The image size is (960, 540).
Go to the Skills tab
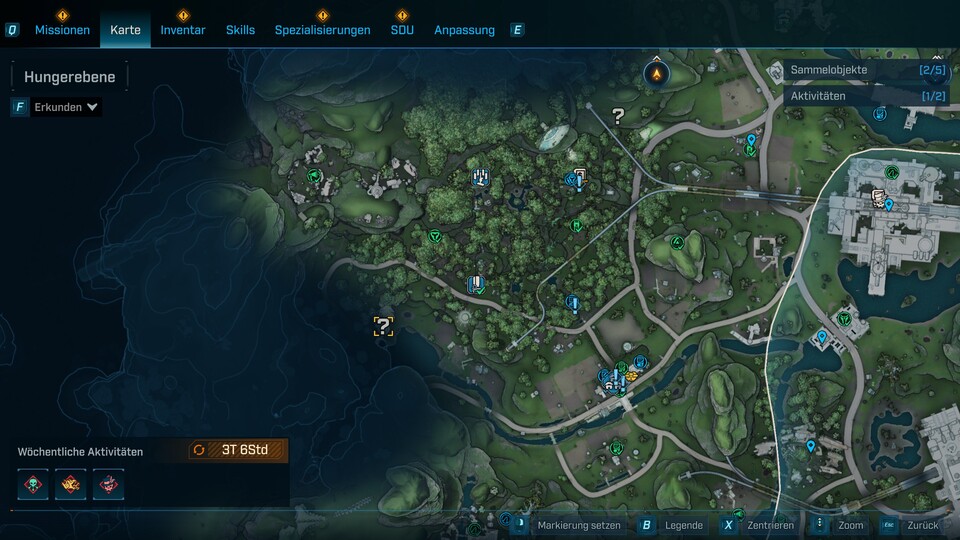click(240, 30)
